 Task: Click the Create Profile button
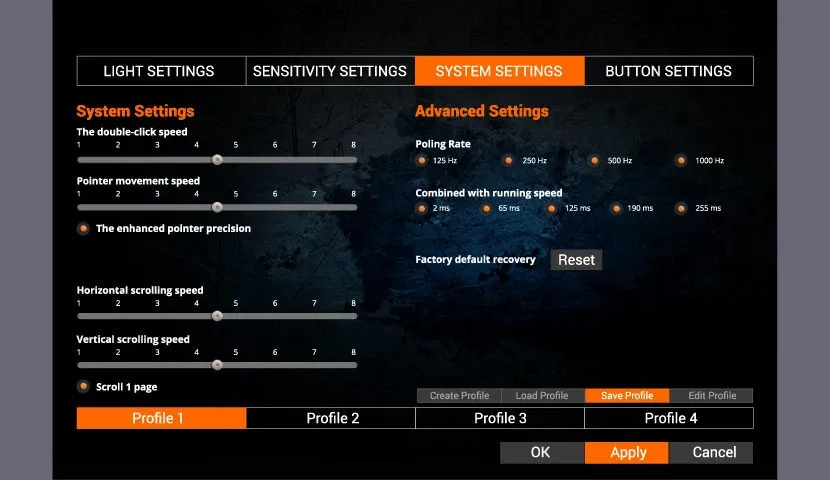[459, 396]
